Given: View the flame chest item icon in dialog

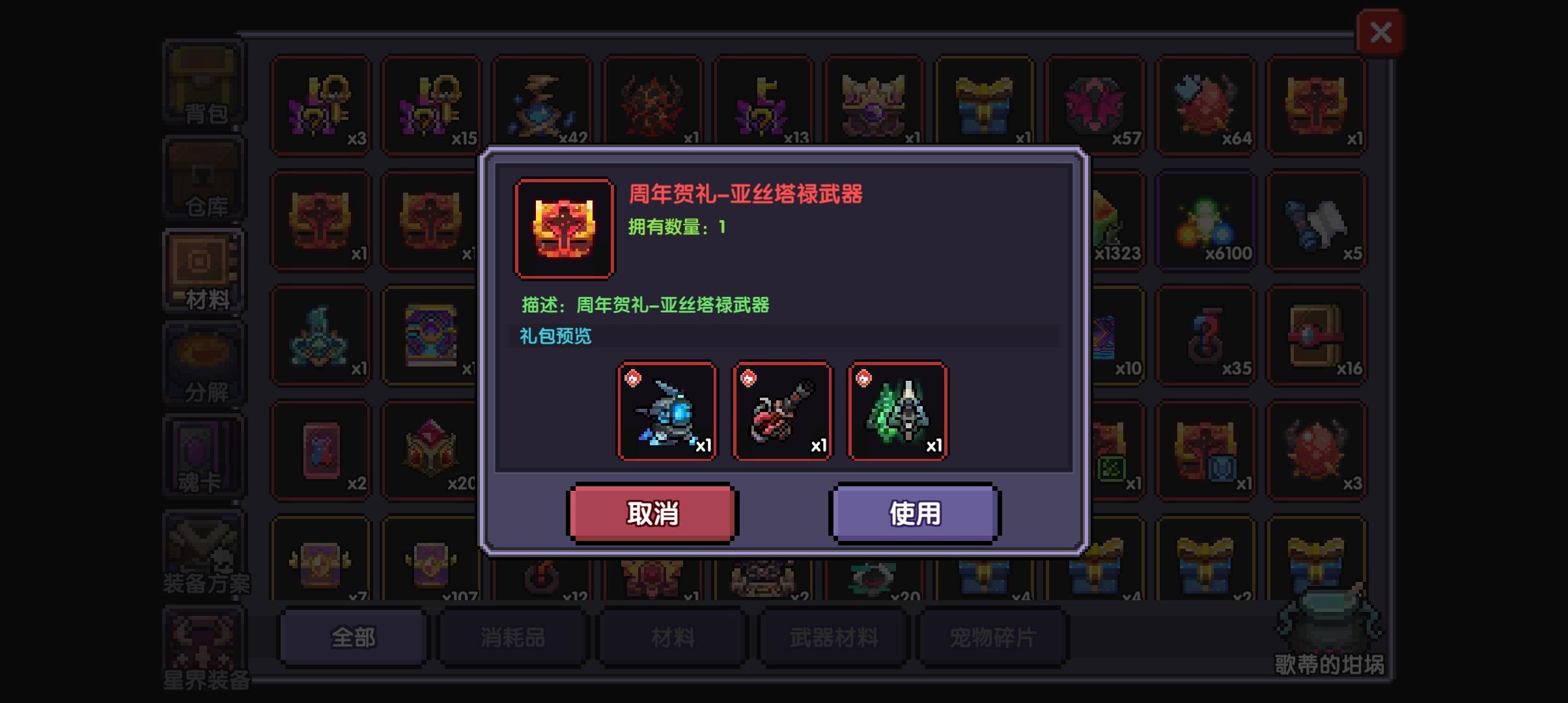Looking at the screenshot, I should [563, 227].
